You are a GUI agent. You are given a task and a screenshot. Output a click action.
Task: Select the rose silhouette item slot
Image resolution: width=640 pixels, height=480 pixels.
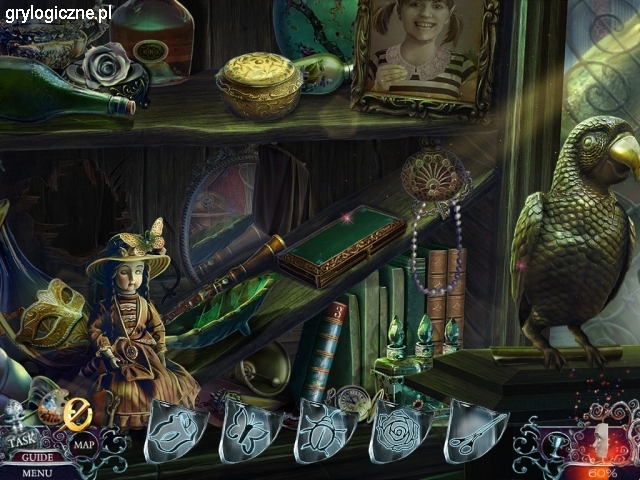pyautogui.click(x=398, y=432)
